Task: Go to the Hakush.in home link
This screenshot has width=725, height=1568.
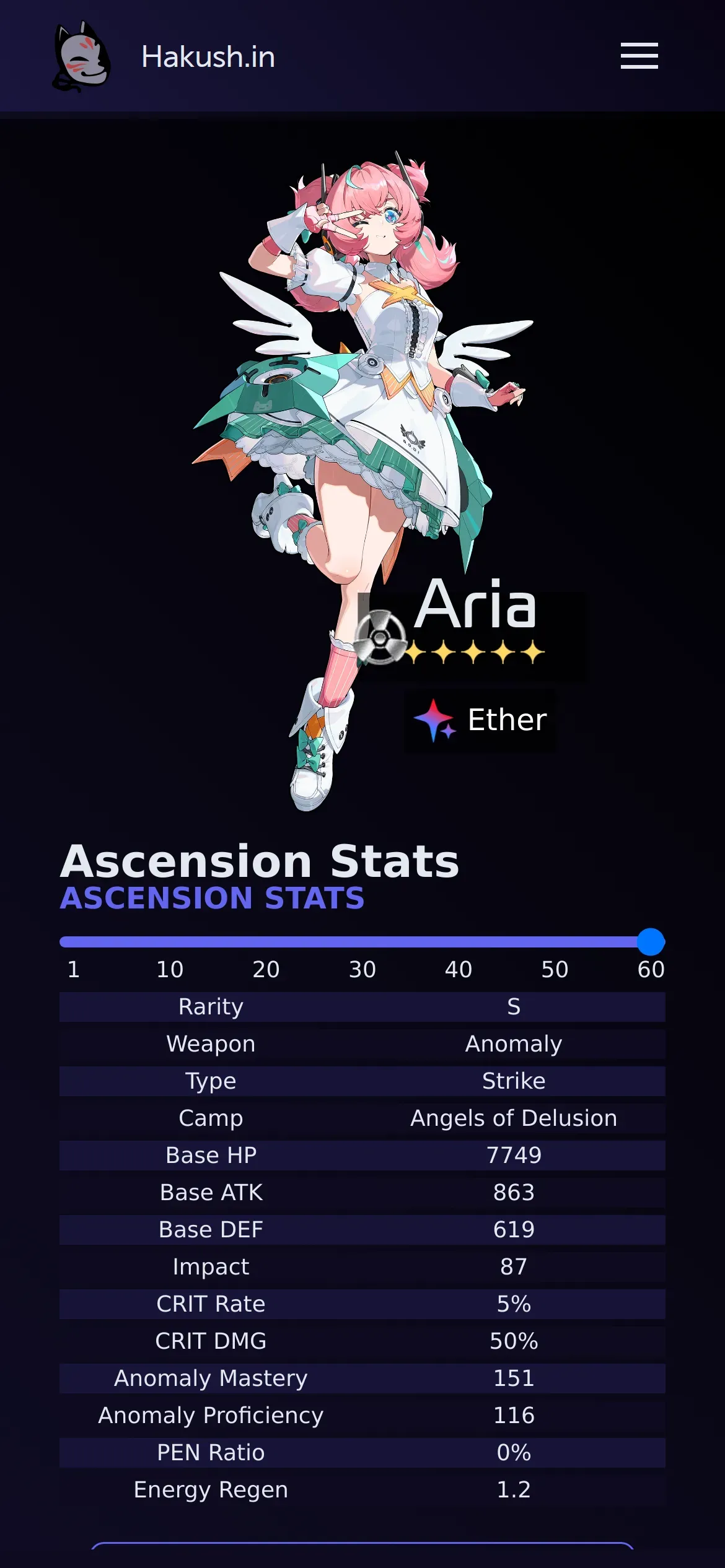Action: (x=208, y=57)
